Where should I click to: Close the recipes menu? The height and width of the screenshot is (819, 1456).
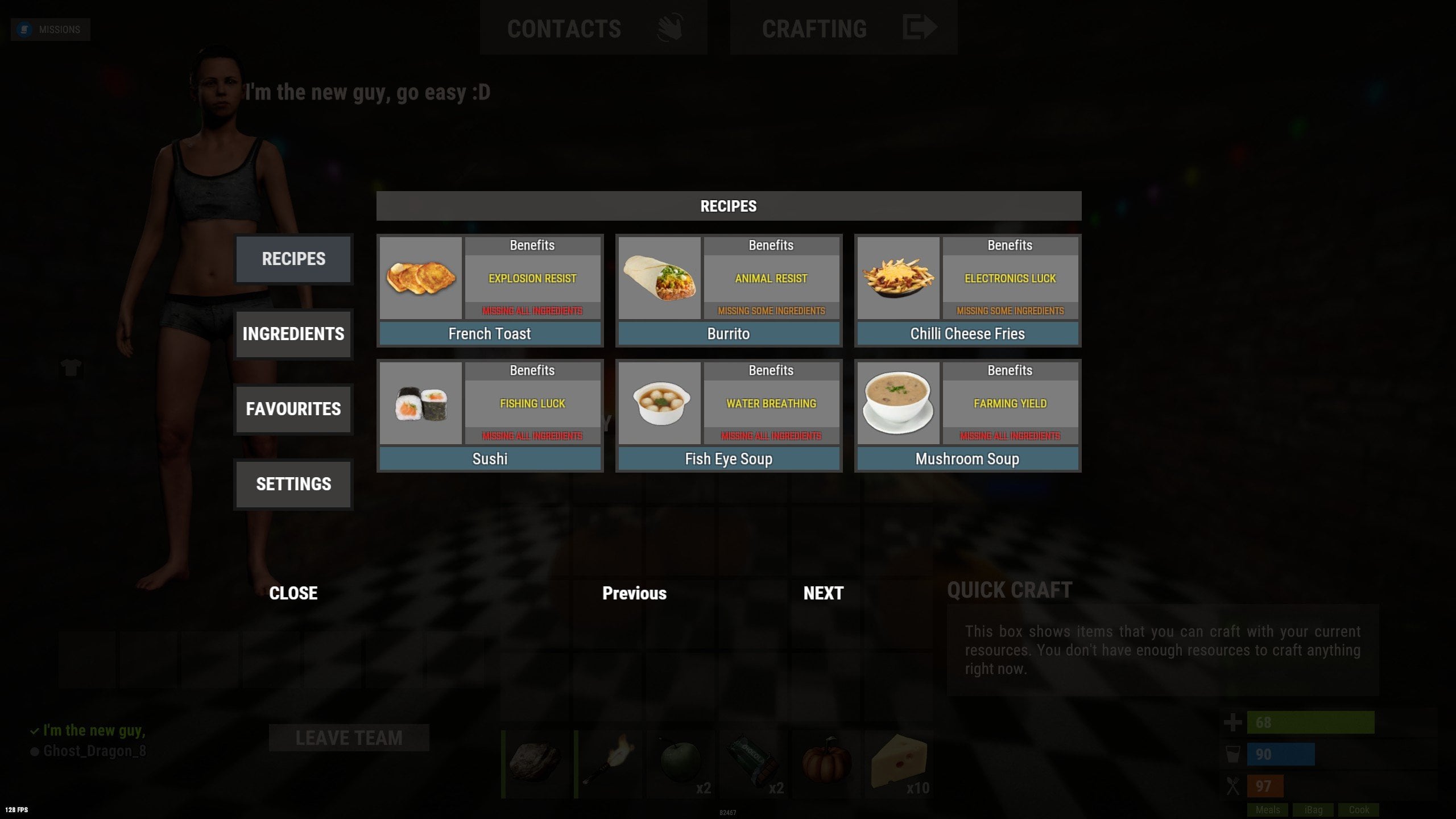[x=293, y=593]
